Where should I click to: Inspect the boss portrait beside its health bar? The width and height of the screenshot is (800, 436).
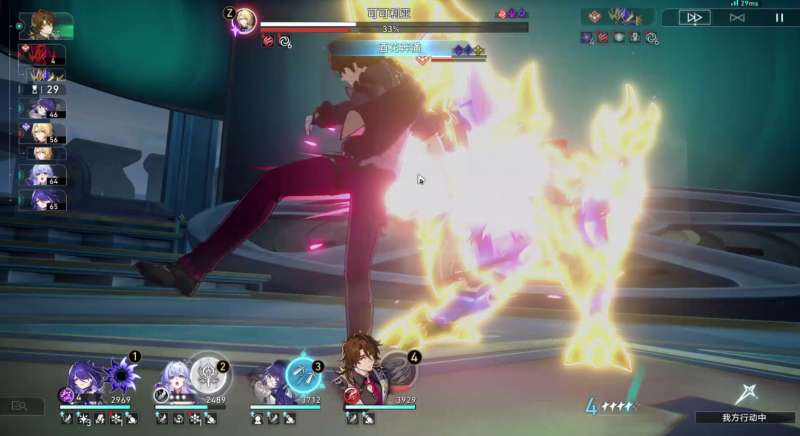pos(245,19)
